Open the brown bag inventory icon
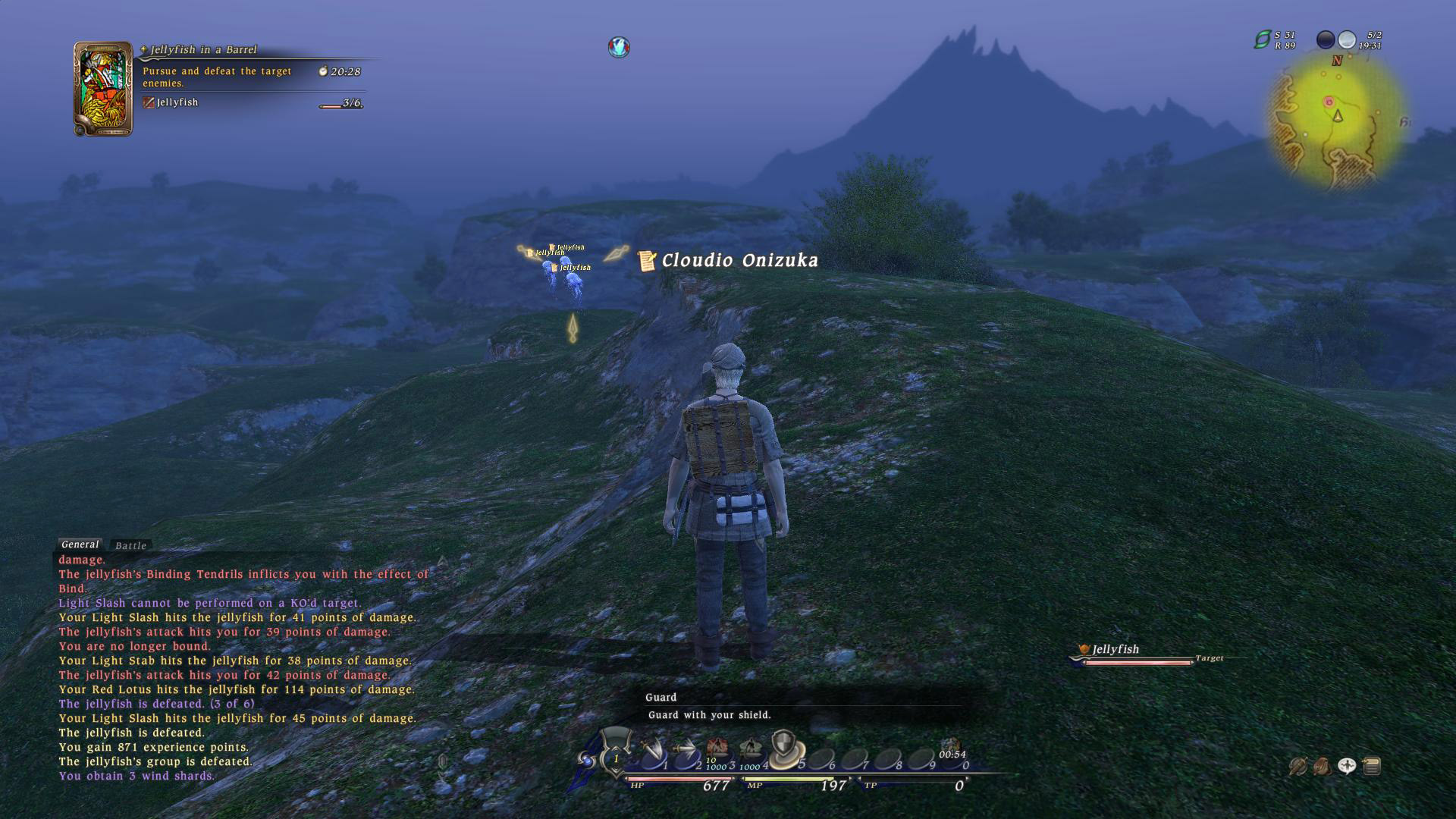The image size is (1456, 819). click(x=1322, y=767)
